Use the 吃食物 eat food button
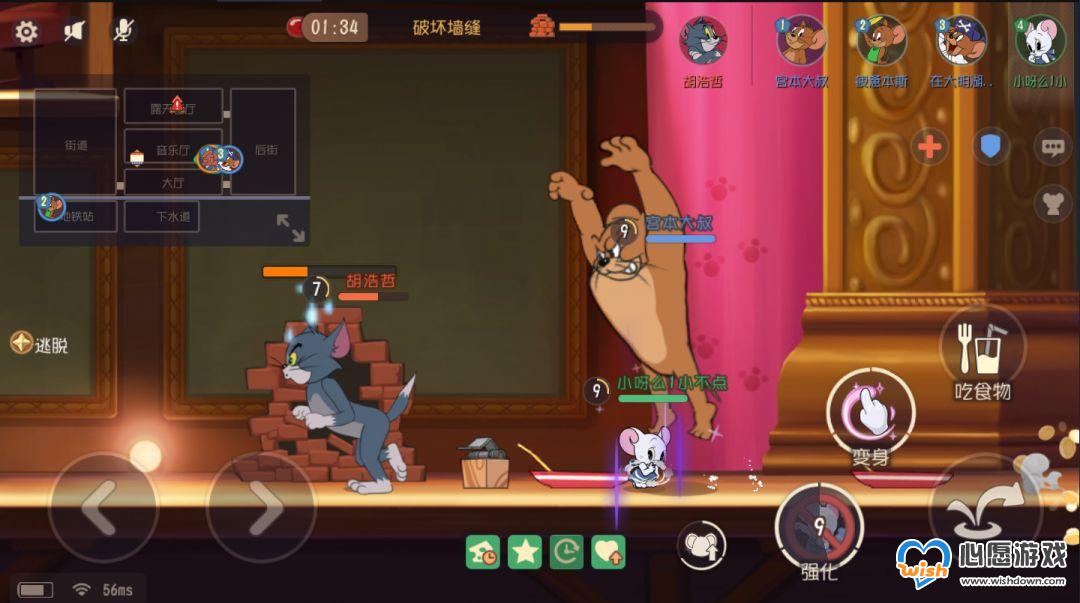This screenshot has width=1080, height=603. (983, 350)
